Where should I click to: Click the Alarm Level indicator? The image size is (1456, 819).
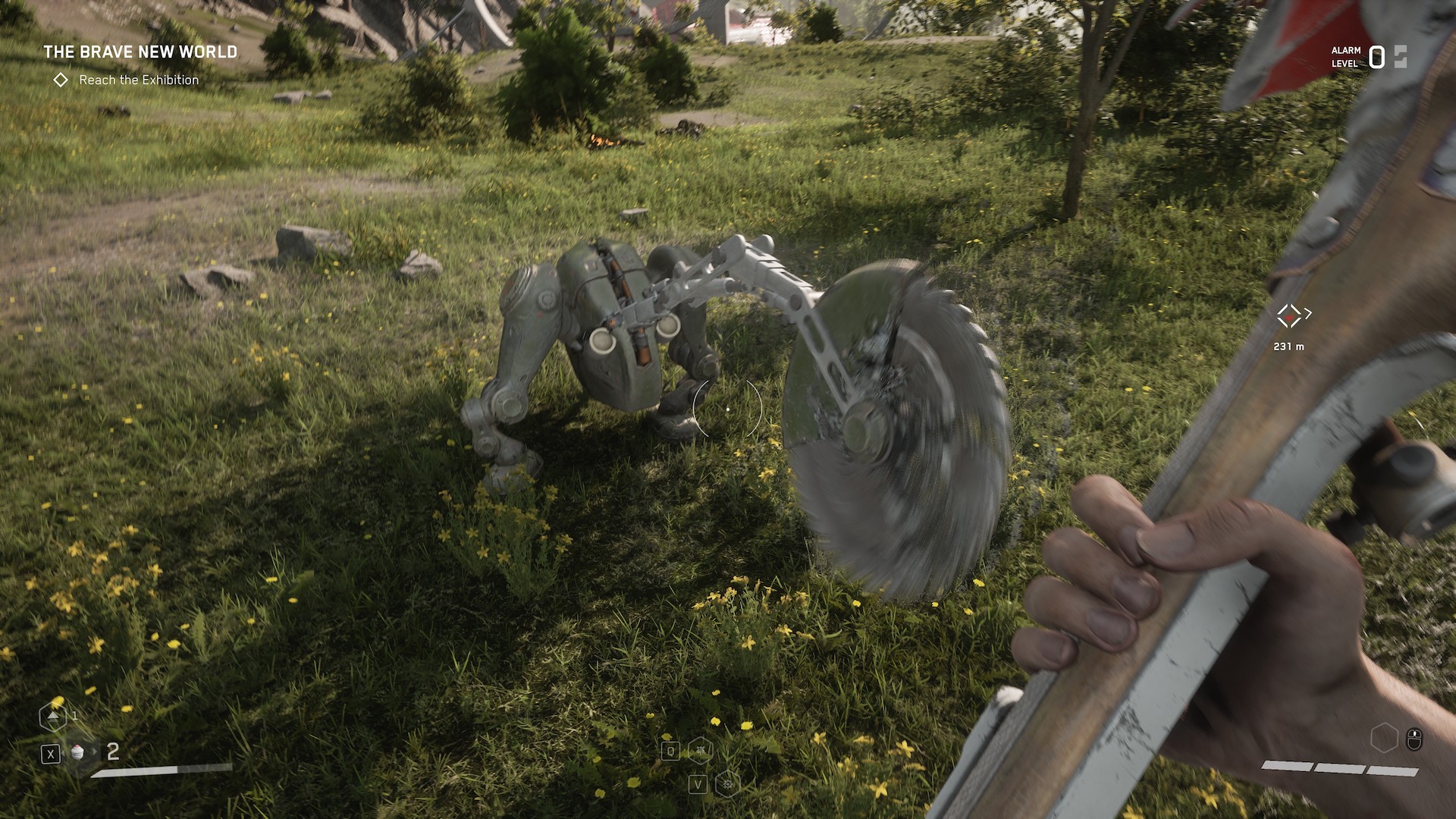pos(1369,57)
